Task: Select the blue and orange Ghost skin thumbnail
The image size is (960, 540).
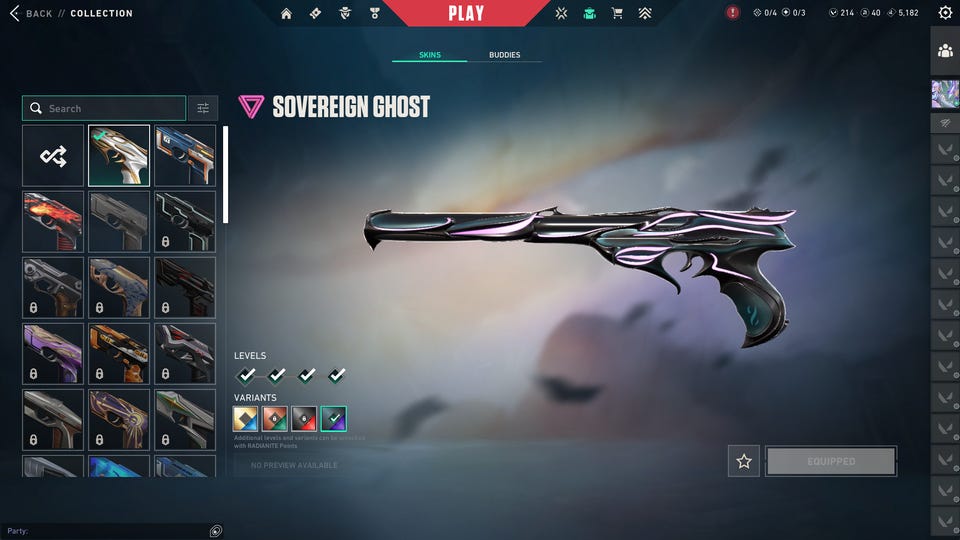Action: click(x=185, y=155)
